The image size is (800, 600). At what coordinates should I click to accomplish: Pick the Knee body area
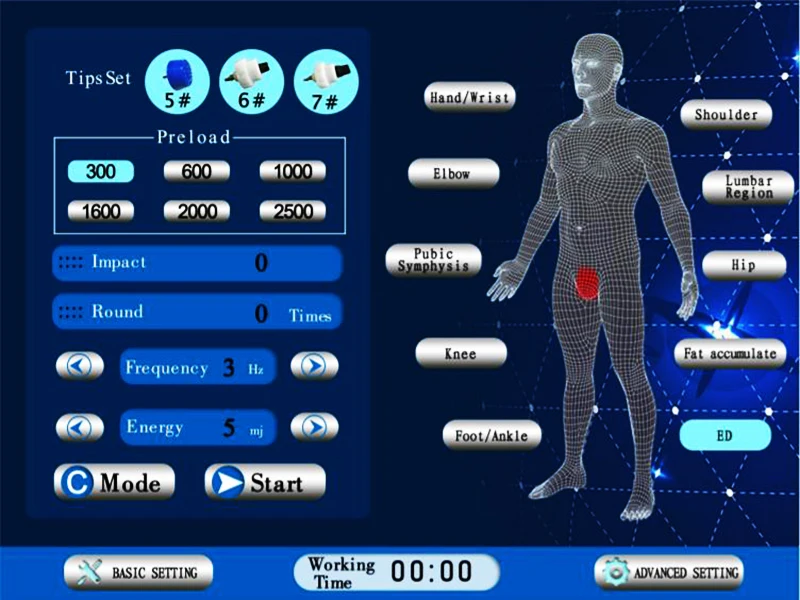pos(461,353)
